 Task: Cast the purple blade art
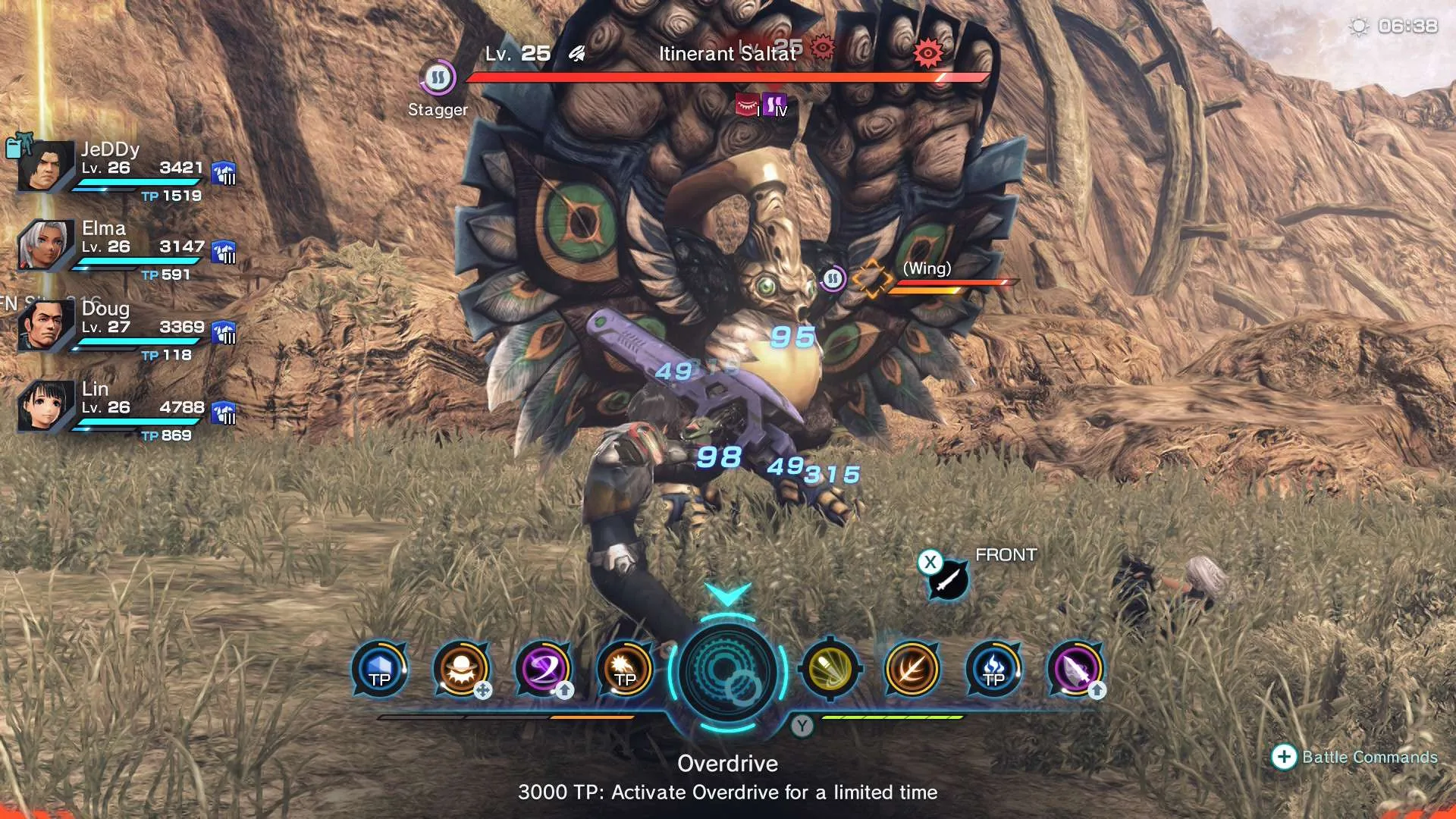(x=1075, y=670)
